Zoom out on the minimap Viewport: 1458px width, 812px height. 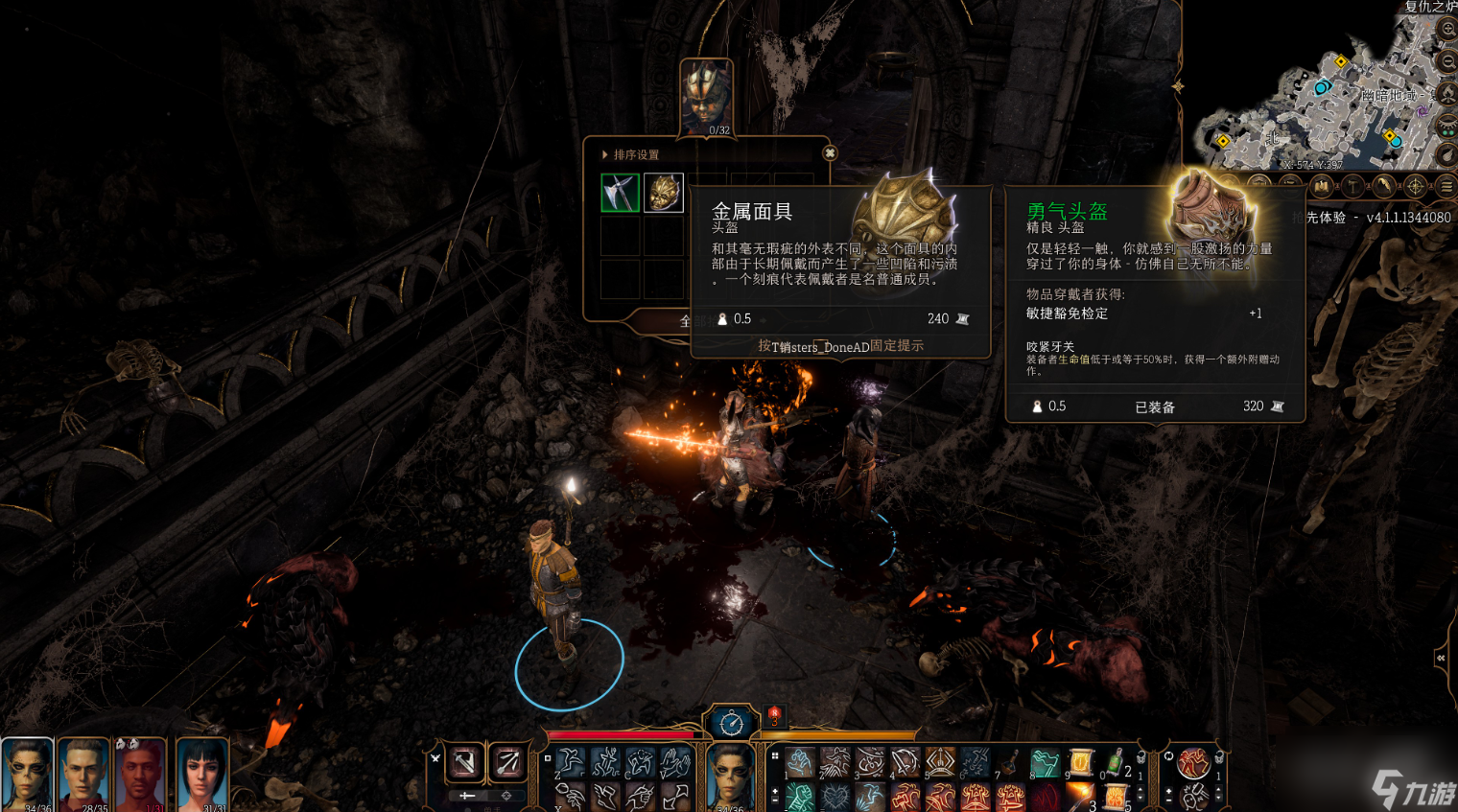point(1448,61)
